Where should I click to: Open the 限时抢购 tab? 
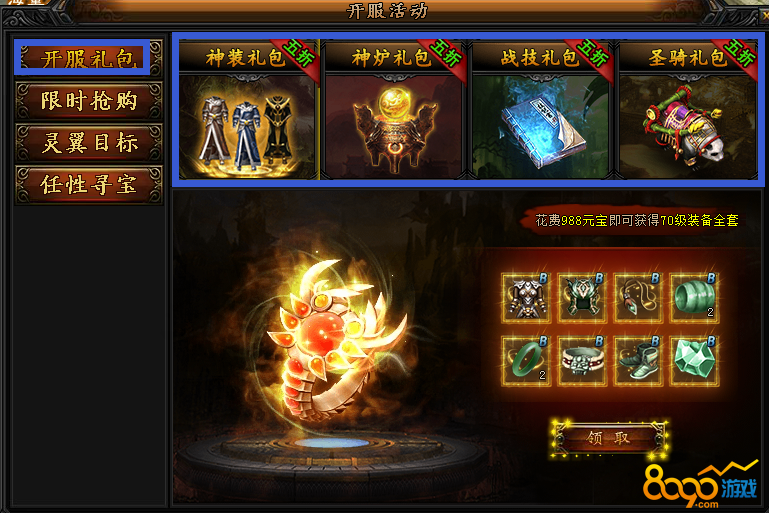coord(88,101)
